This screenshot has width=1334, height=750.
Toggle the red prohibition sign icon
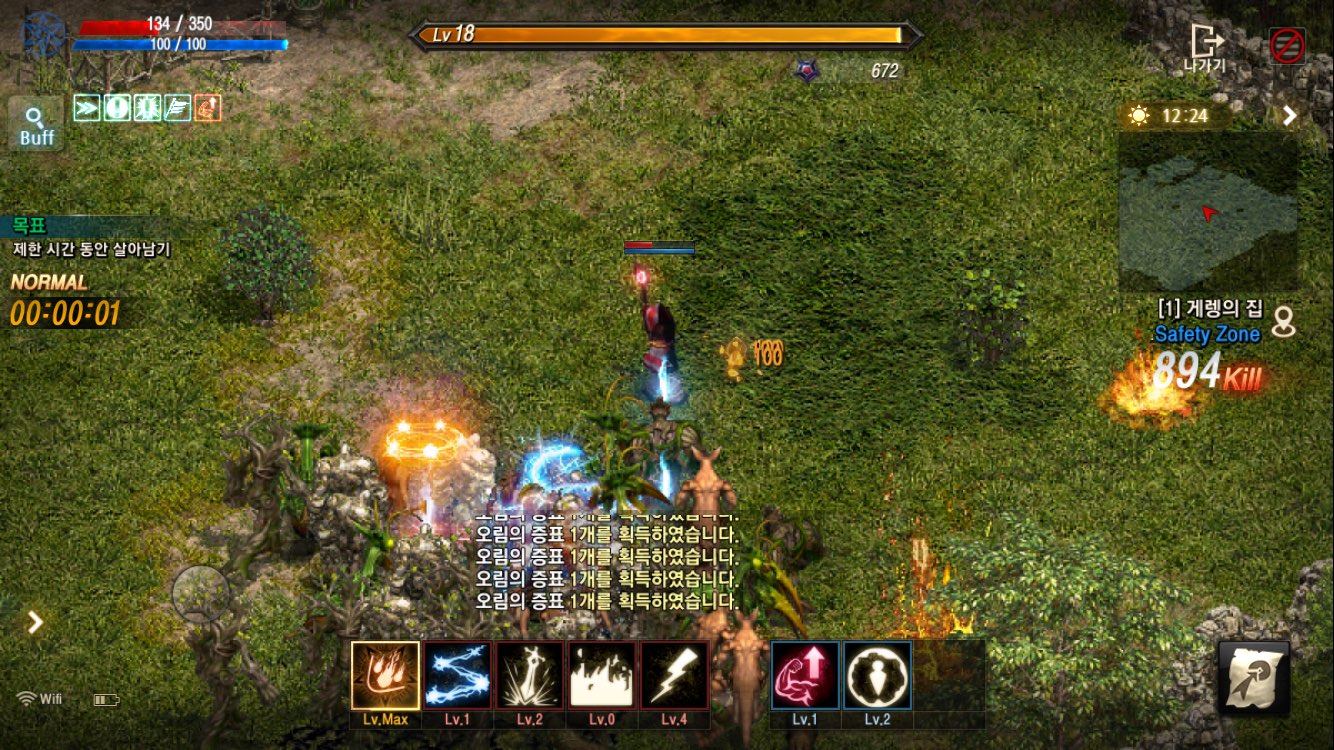[1287, 46]
